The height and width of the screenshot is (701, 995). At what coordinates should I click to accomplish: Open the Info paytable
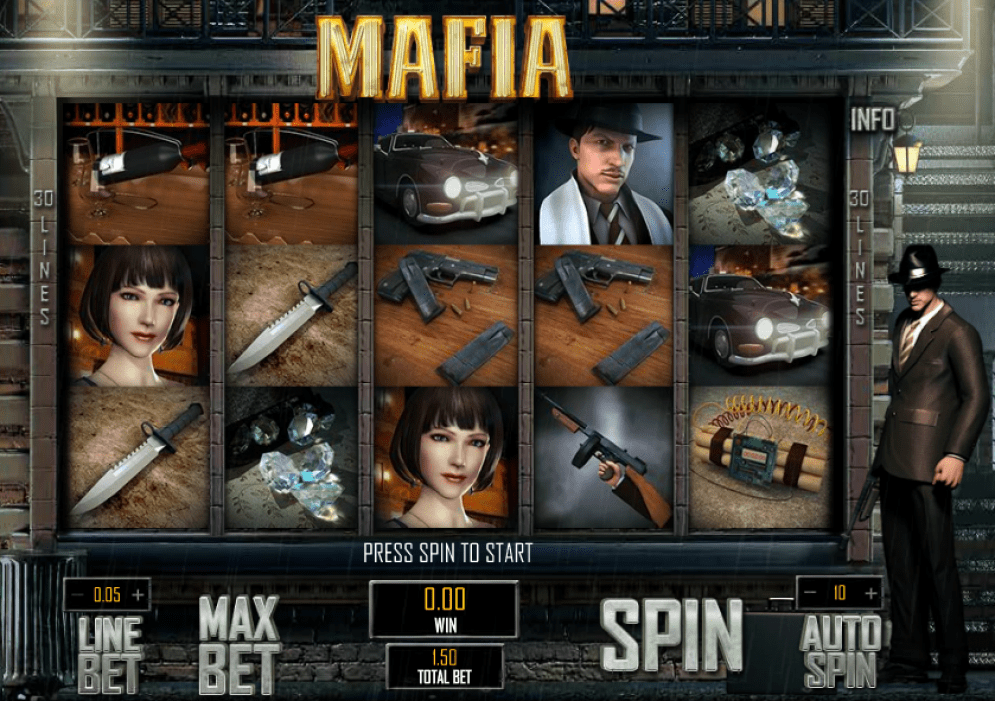pyautogui.click(x=872, y=120)
